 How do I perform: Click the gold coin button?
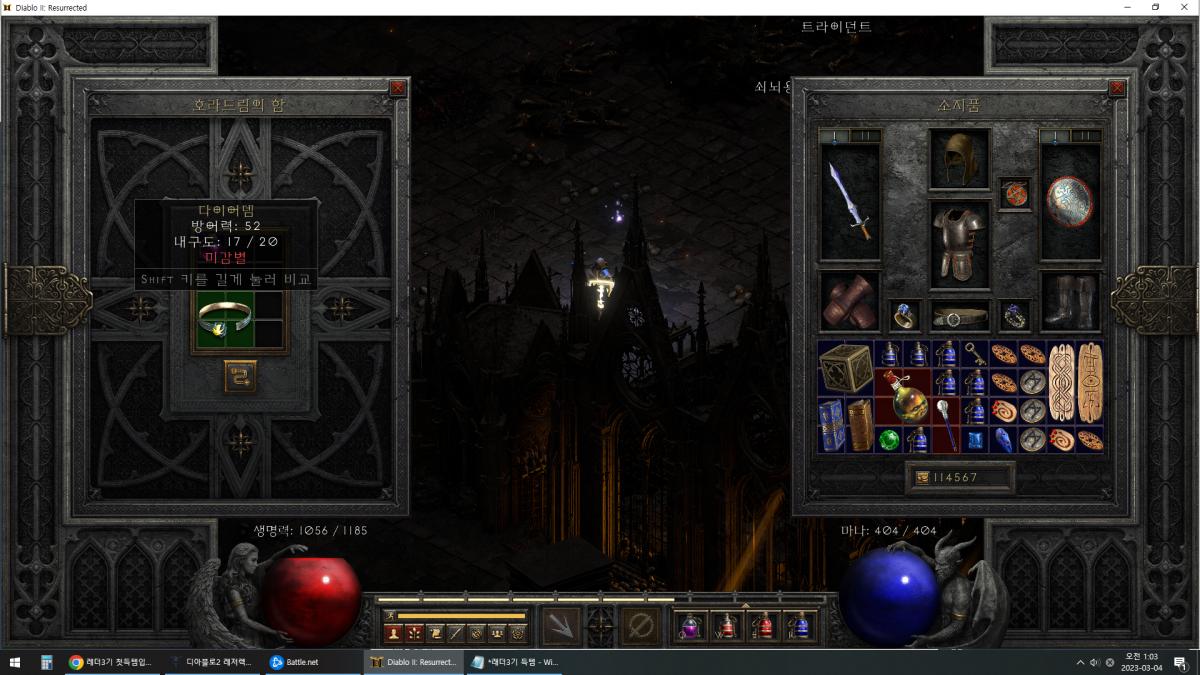(x=921, y=478)
